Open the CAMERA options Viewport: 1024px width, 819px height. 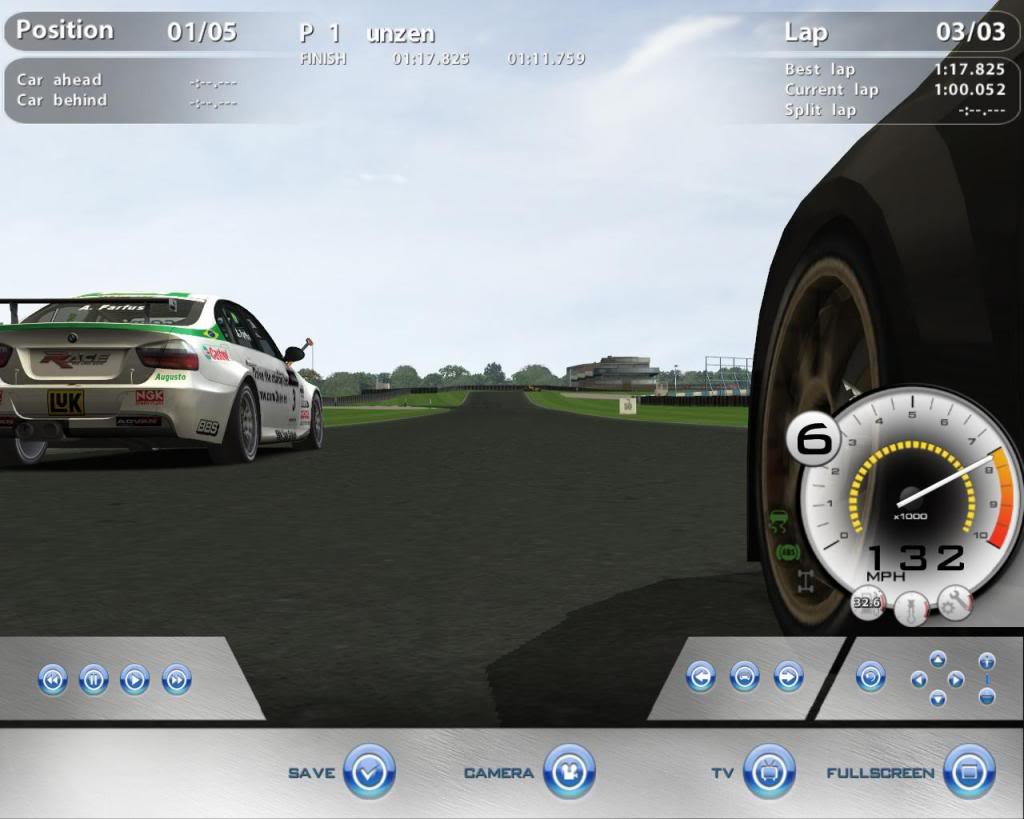569,772
